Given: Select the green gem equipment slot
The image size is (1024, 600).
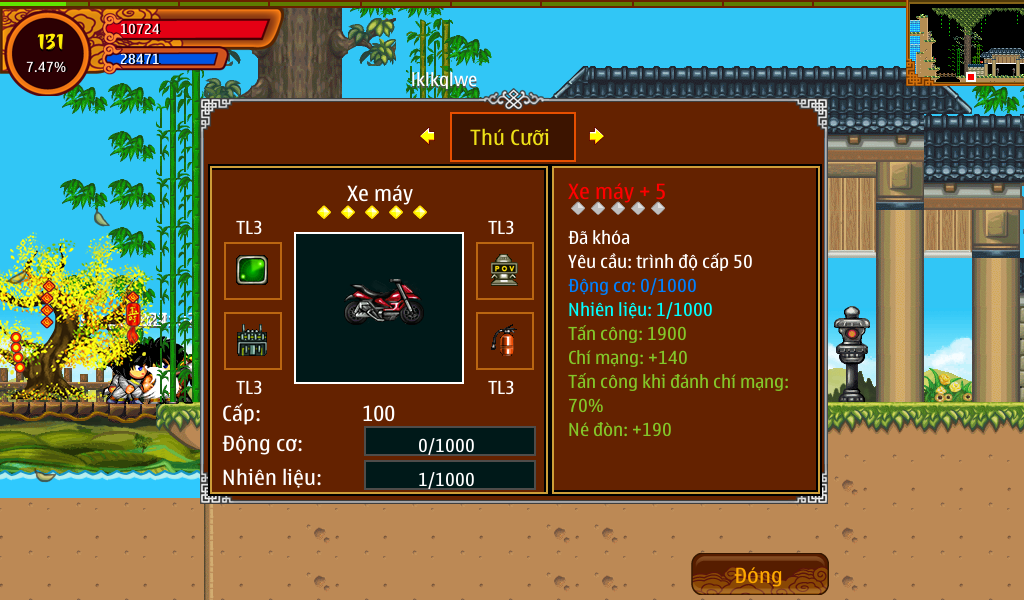Looking at the screenshot, I should click(252, 271).
